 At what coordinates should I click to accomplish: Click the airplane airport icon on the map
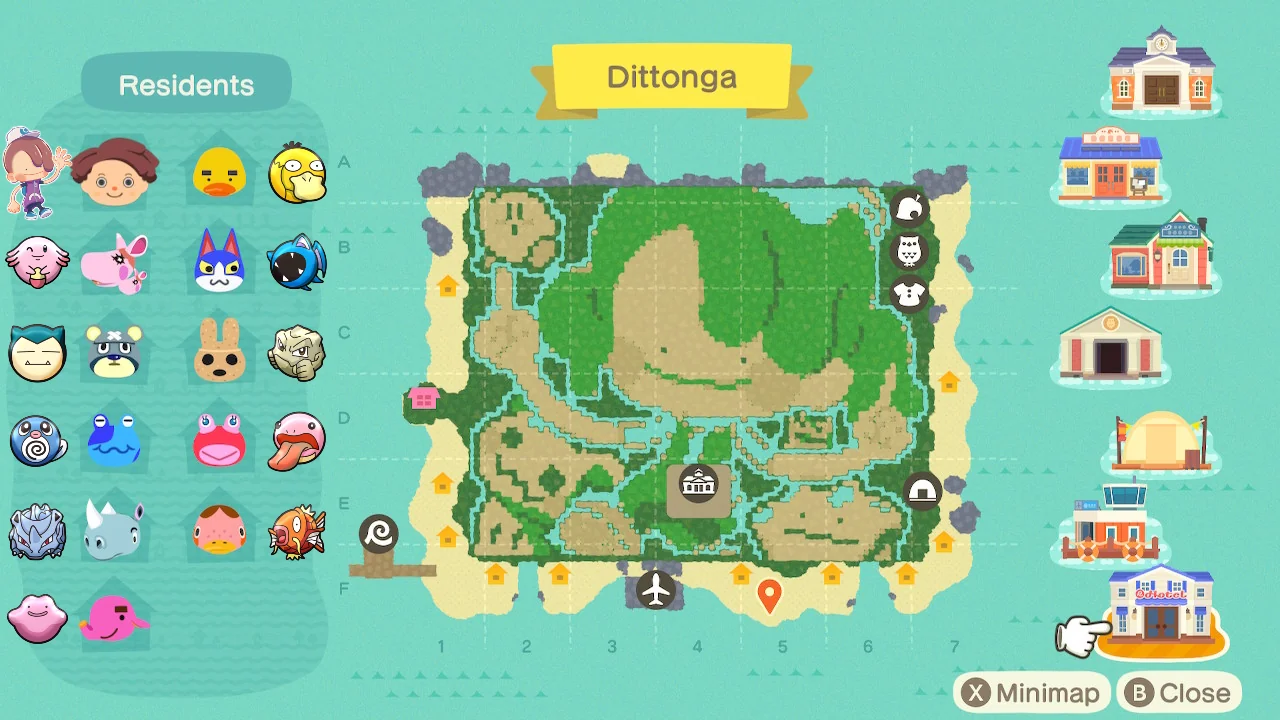point(656,590)
